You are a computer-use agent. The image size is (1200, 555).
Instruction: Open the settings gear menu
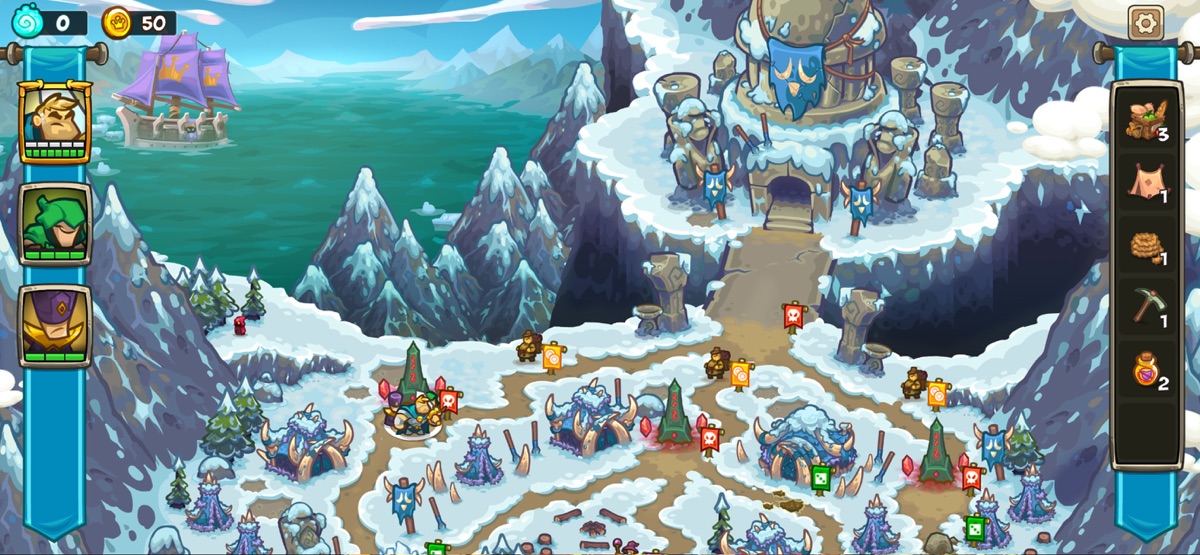[x=1145, y=21]
